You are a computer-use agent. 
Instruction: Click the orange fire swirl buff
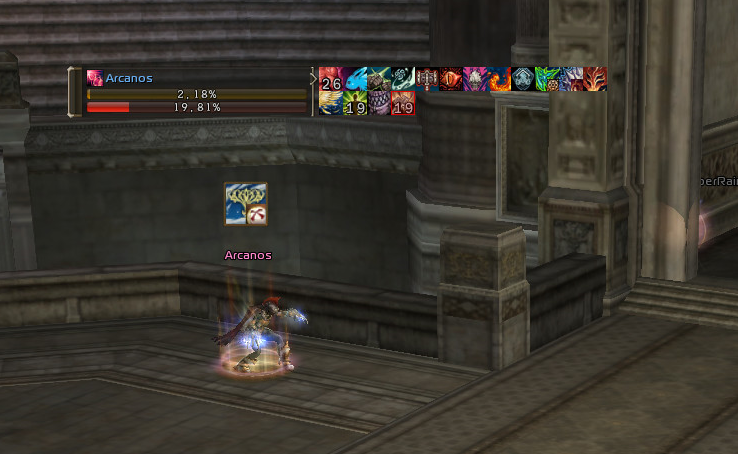tap(499, 79)
